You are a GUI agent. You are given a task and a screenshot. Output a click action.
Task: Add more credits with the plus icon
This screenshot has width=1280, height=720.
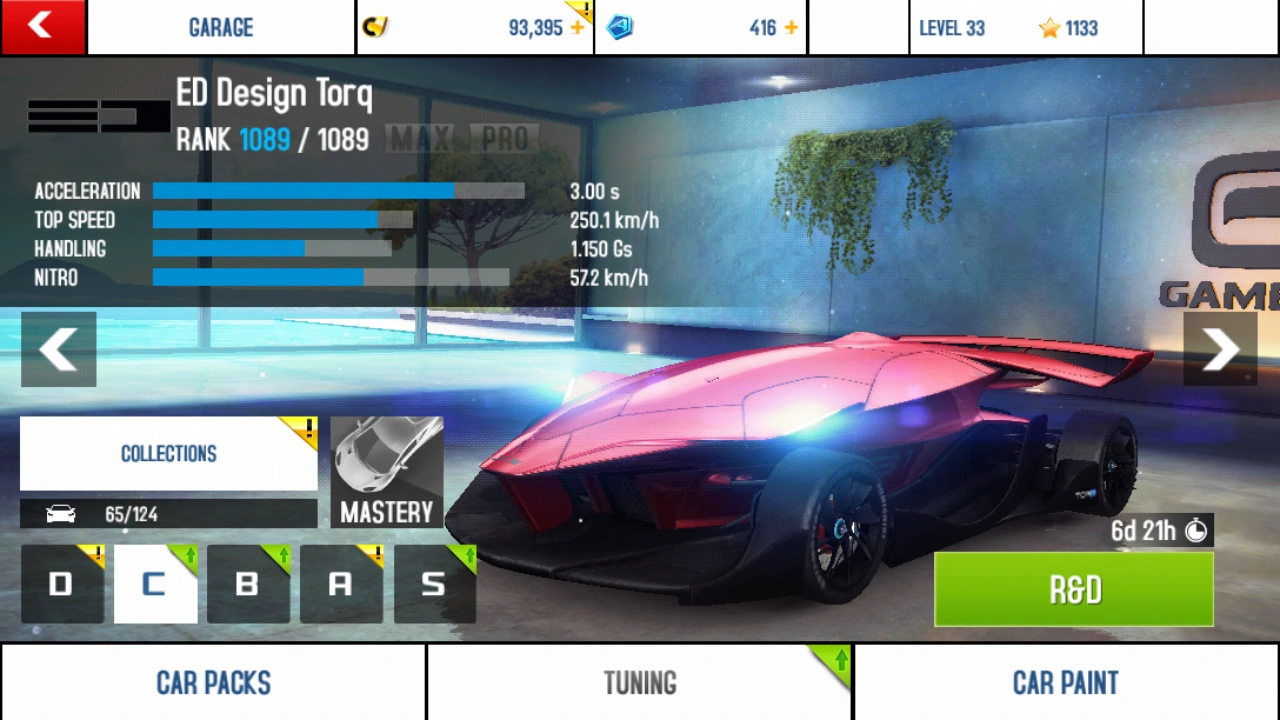pos(577,28)
